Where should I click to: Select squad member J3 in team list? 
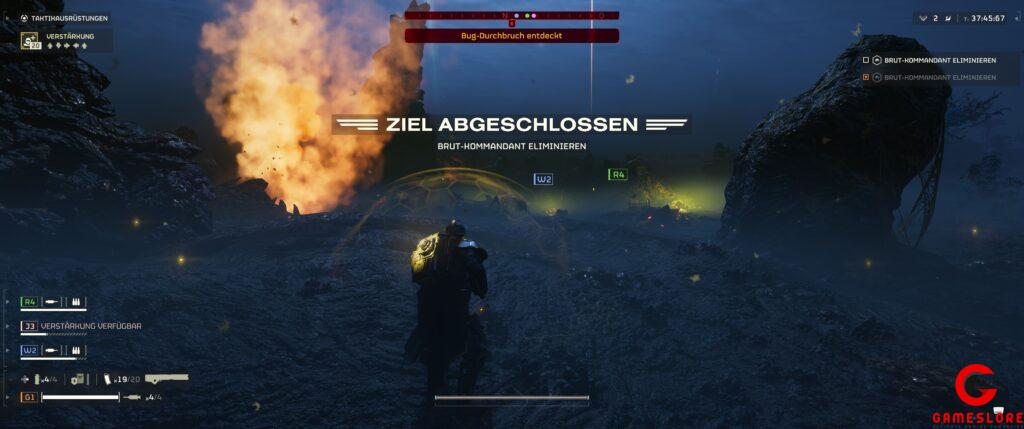click(x=29, y=326)
